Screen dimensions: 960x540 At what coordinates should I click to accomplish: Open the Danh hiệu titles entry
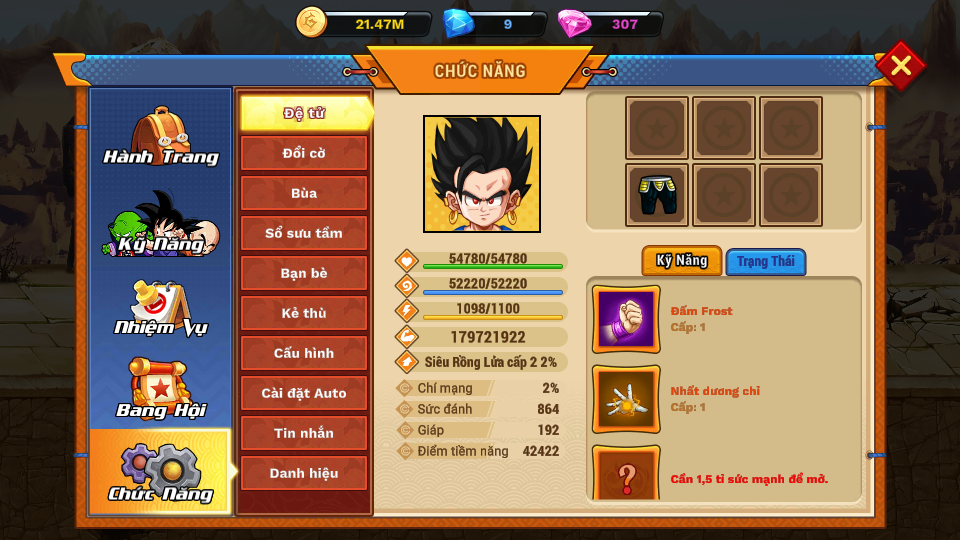coord(304,473)
